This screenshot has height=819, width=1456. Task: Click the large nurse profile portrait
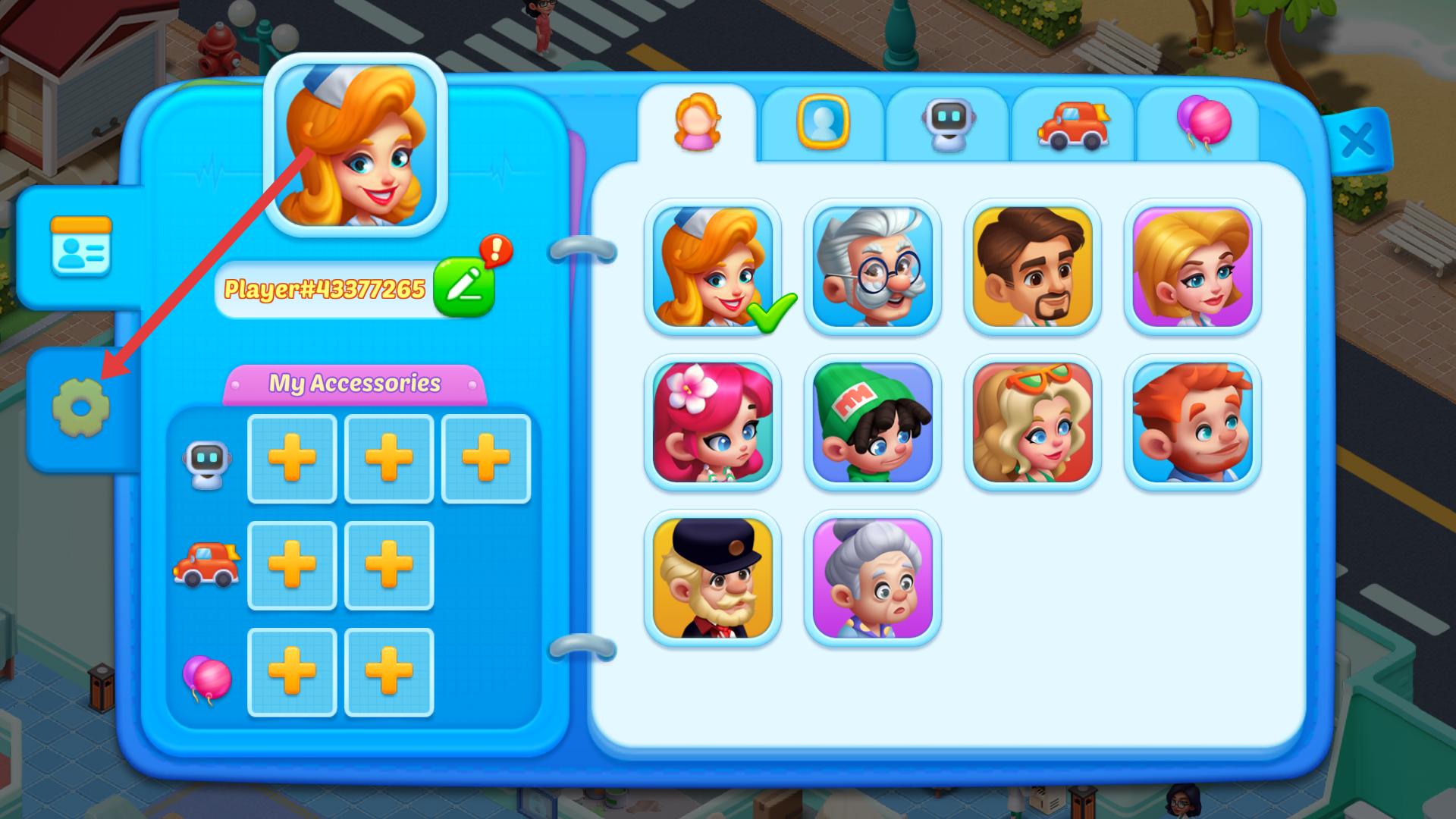click(355, 146)
